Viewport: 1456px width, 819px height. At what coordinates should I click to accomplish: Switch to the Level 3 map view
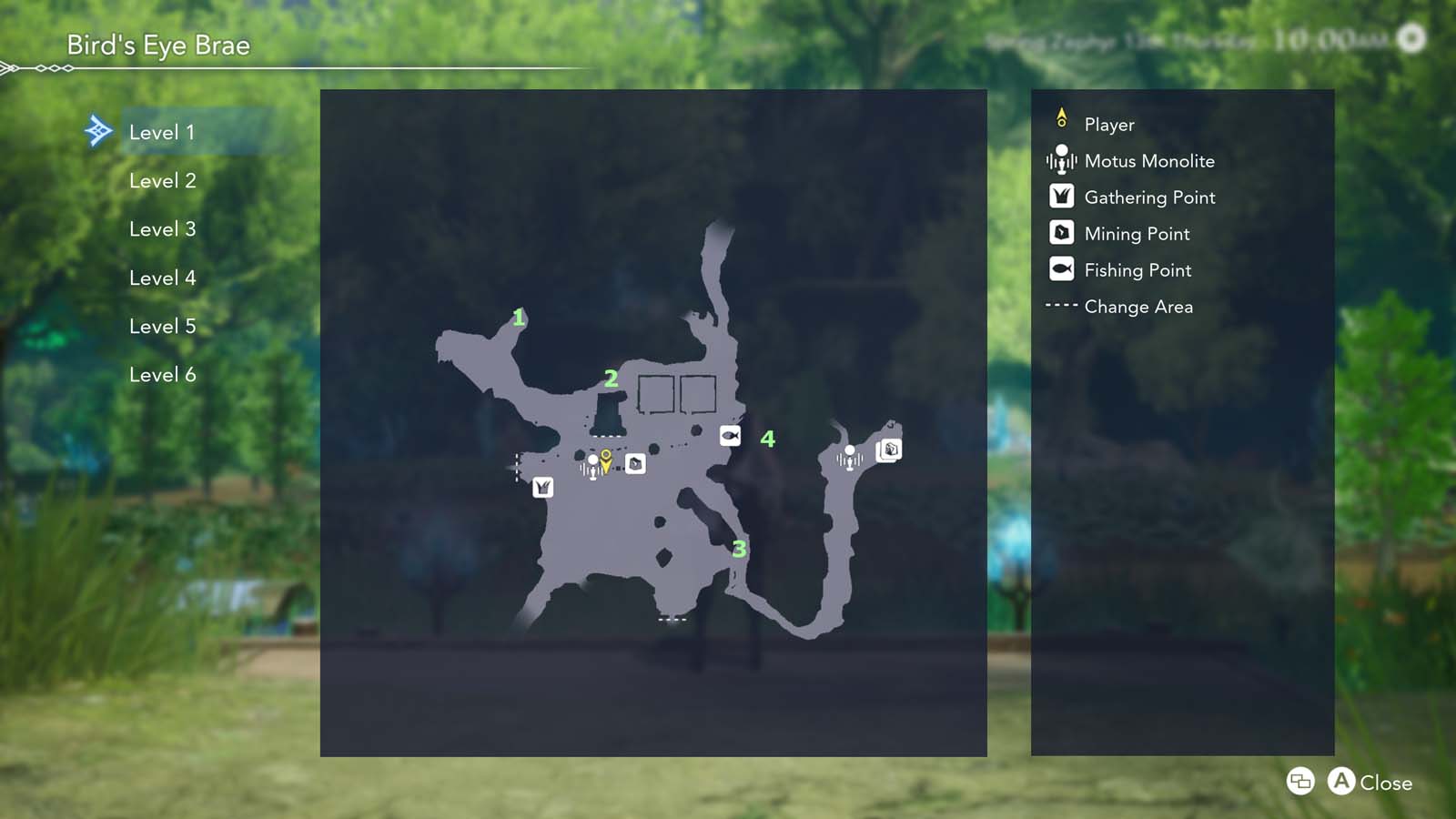pyautogui.click(x=164, y=229)
